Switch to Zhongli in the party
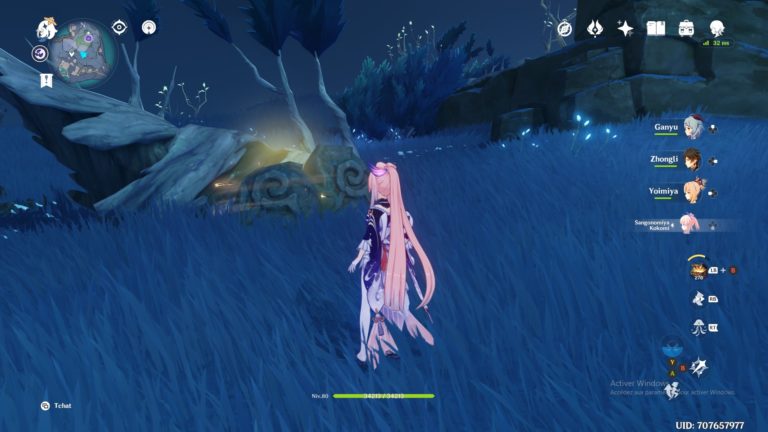The width and height of the screenshot is (768, 432). (x=692, y=160)
